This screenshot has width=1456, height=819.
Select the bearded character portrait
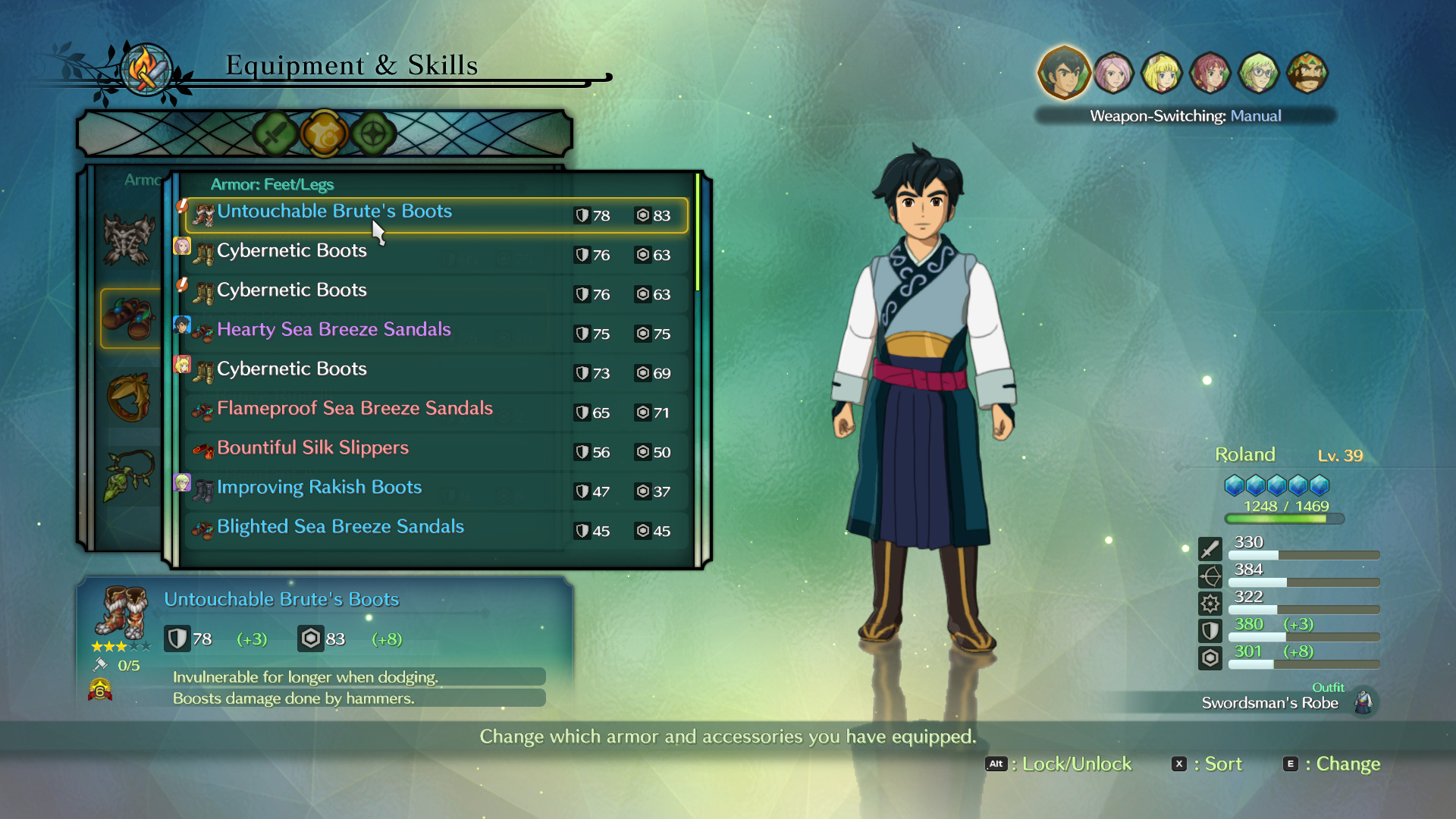point(1307,73)
